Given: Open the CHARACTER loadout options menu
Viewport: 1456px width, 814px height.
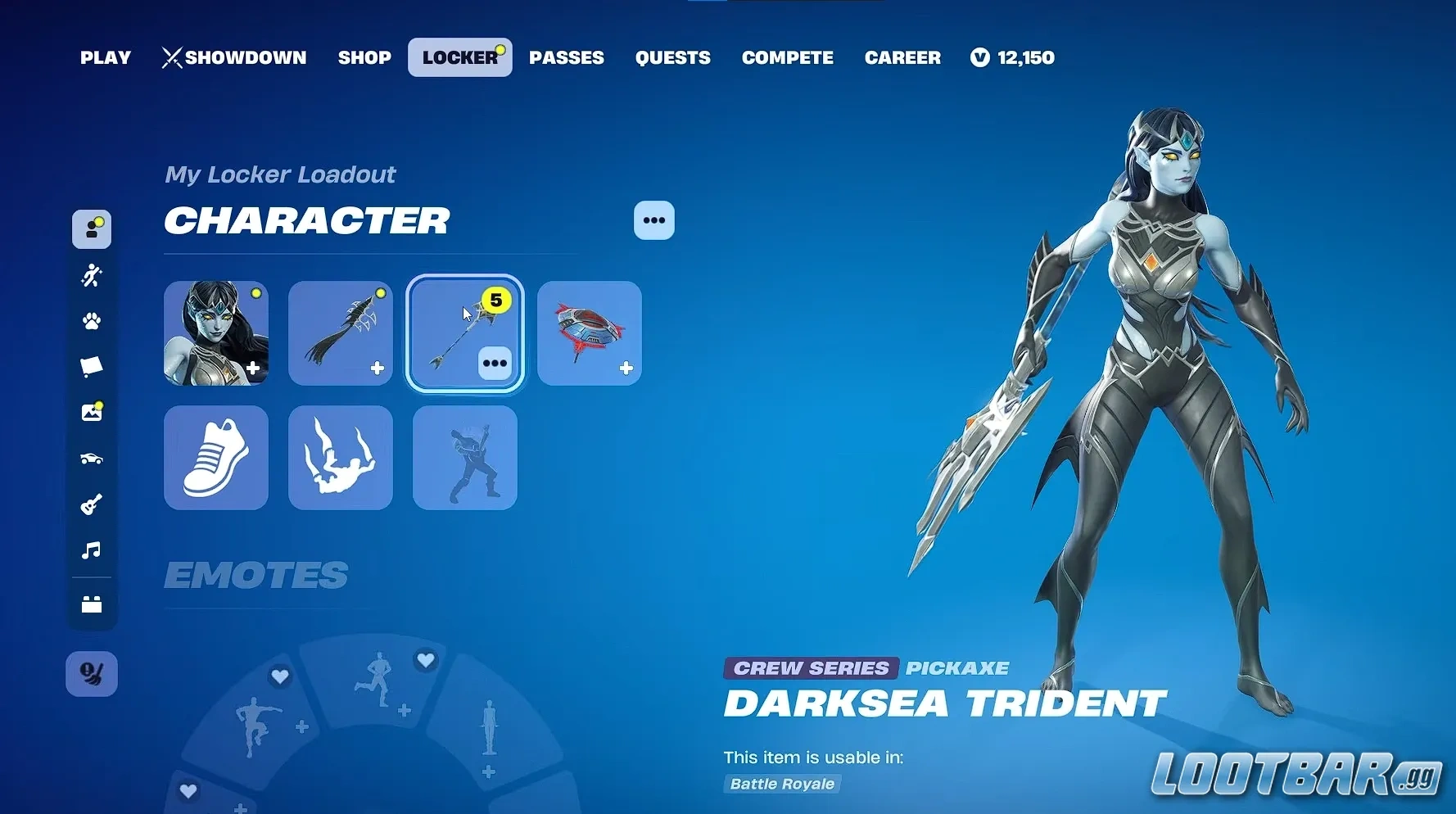Looking at the screenshot, I should tap(653, 220).
